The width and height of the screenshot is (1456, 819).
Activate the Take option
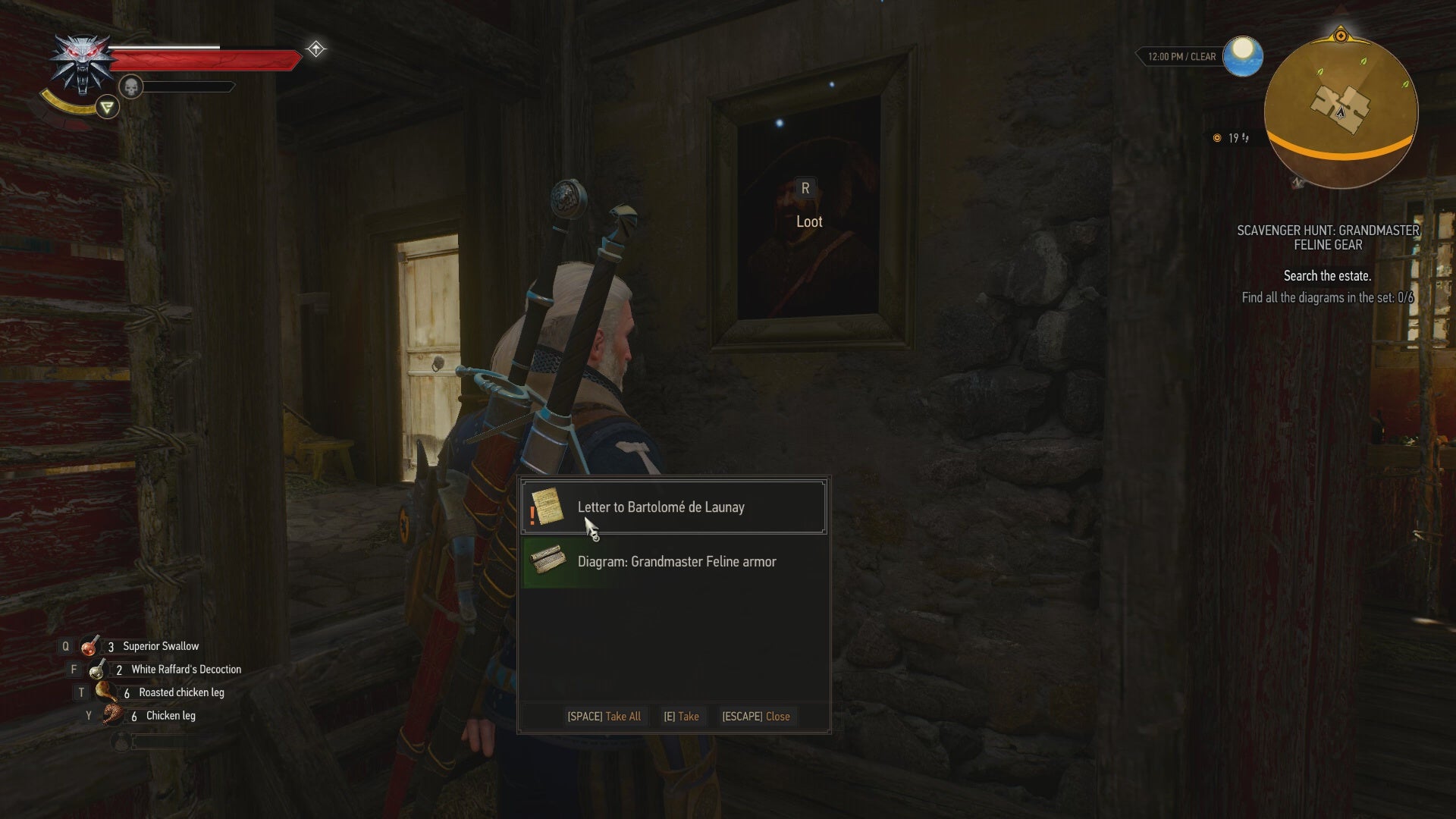682,716
